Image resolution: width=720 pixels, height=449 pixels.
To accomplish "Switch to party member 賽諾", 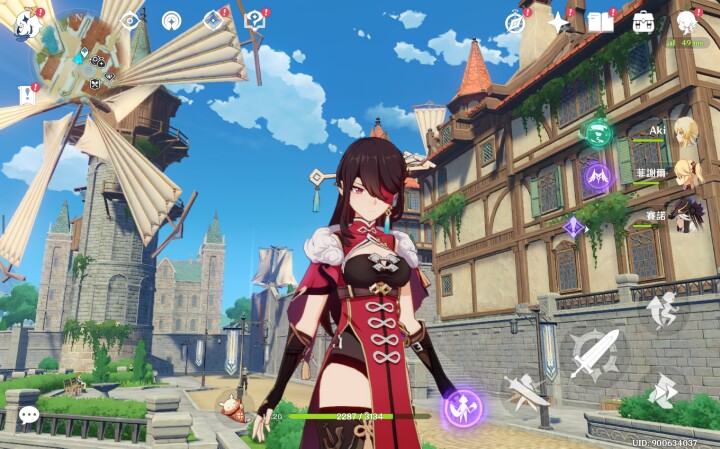I will point(684,214).
